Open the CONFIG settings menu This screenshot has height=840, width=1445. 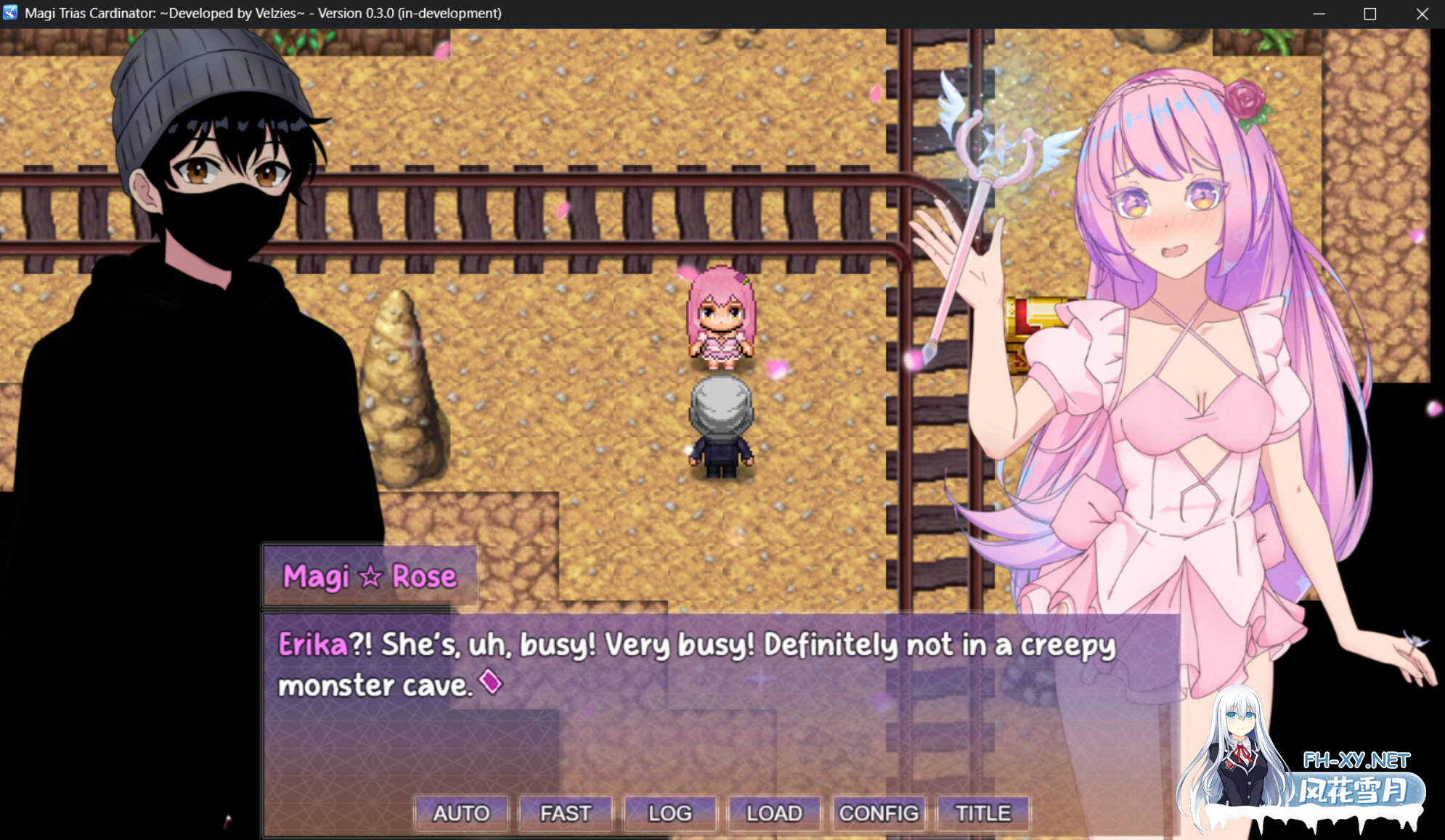click(x=878, y=813)
